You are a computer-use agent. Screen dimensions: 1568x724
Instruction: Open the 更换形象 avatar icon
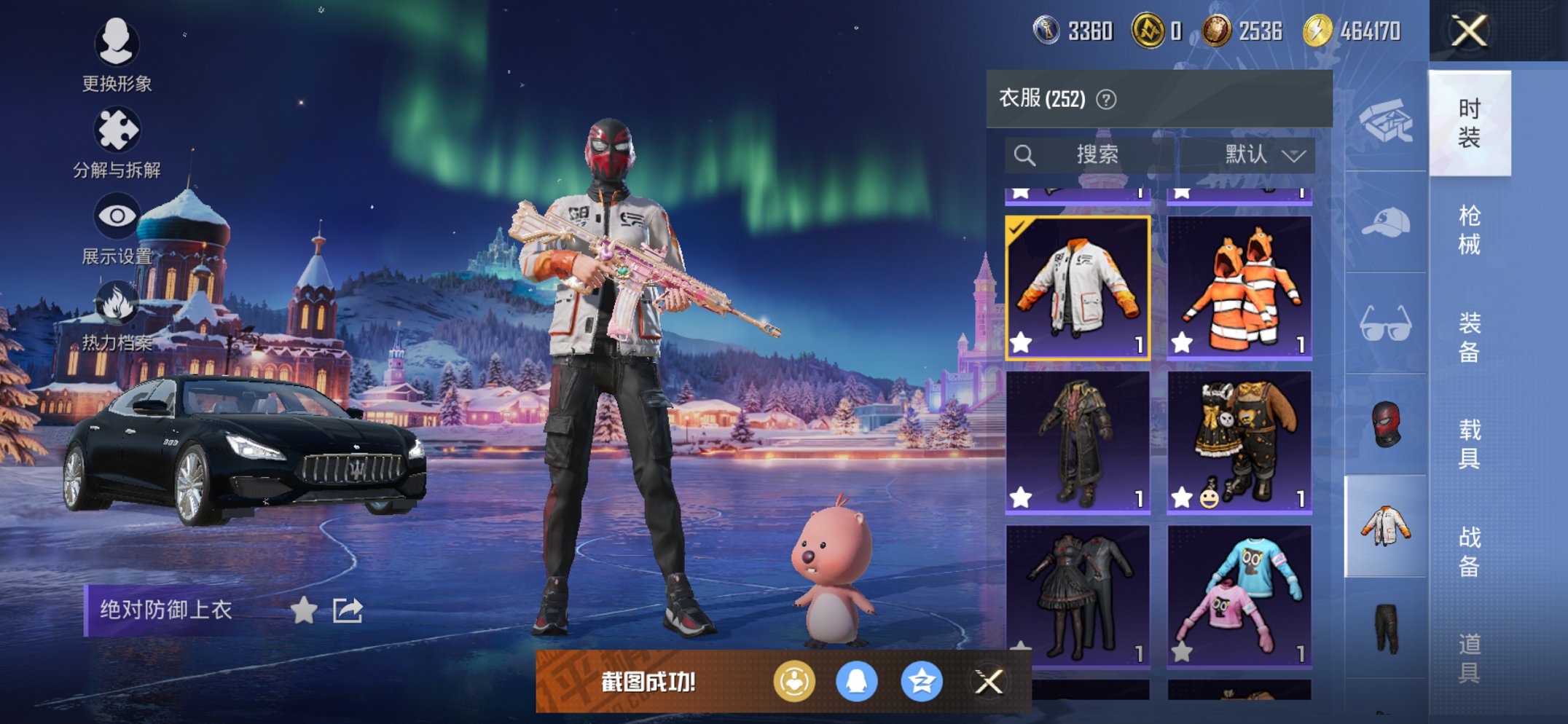[117, 45]
